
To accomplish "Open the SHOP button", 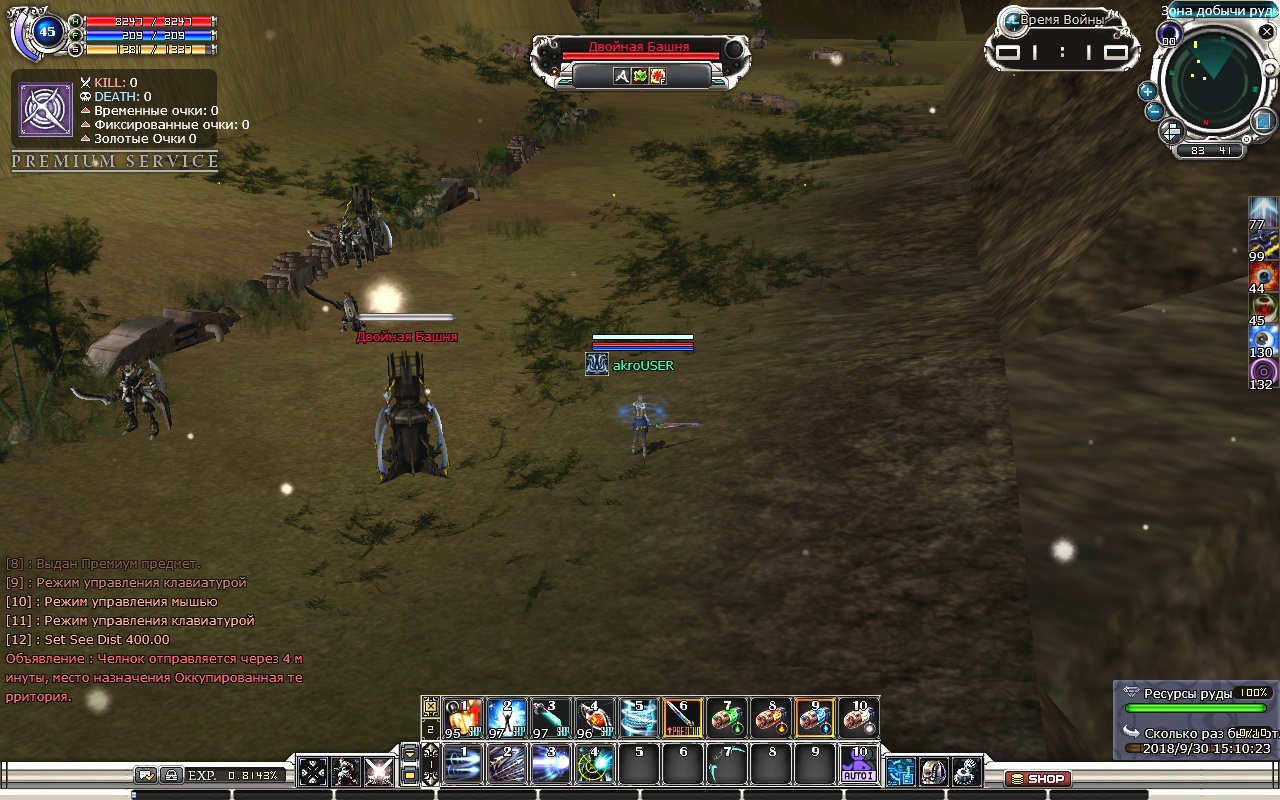I will (x=1037, y=778).
